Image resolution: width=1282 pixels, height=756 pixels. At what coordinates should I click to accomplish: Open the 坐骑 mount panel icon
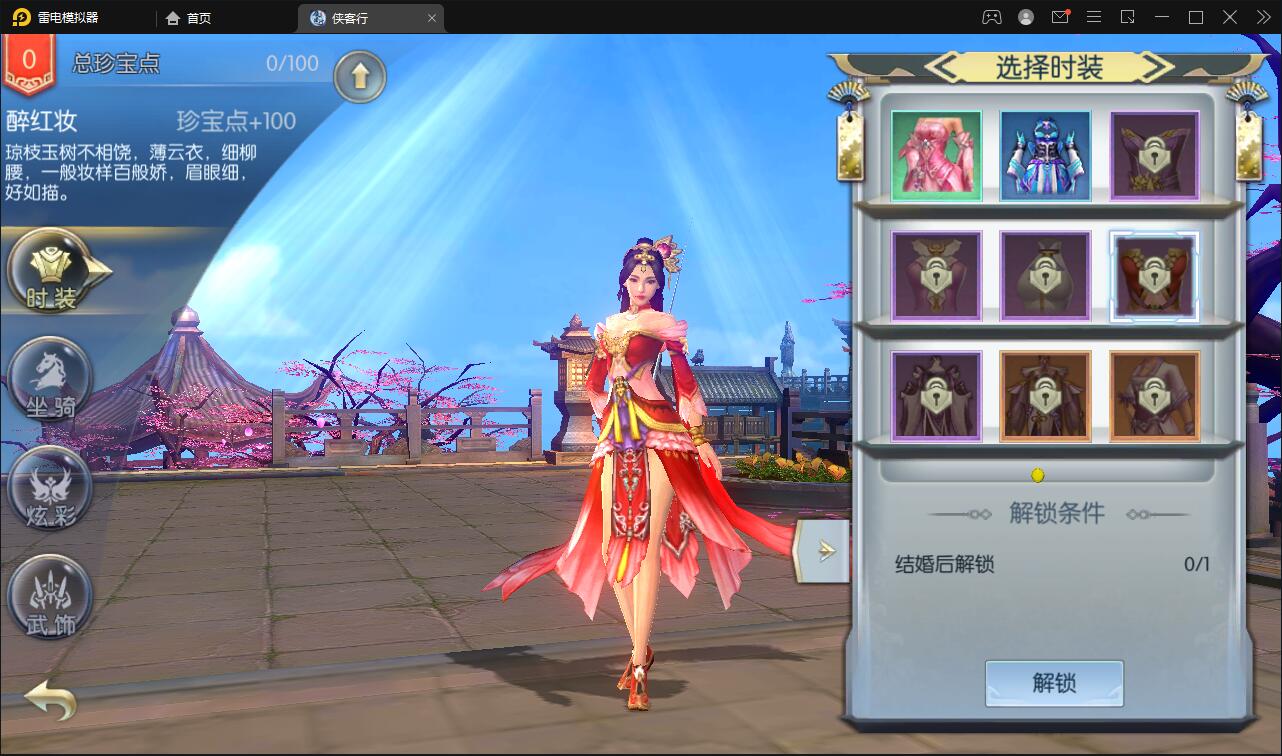(48, 380)
